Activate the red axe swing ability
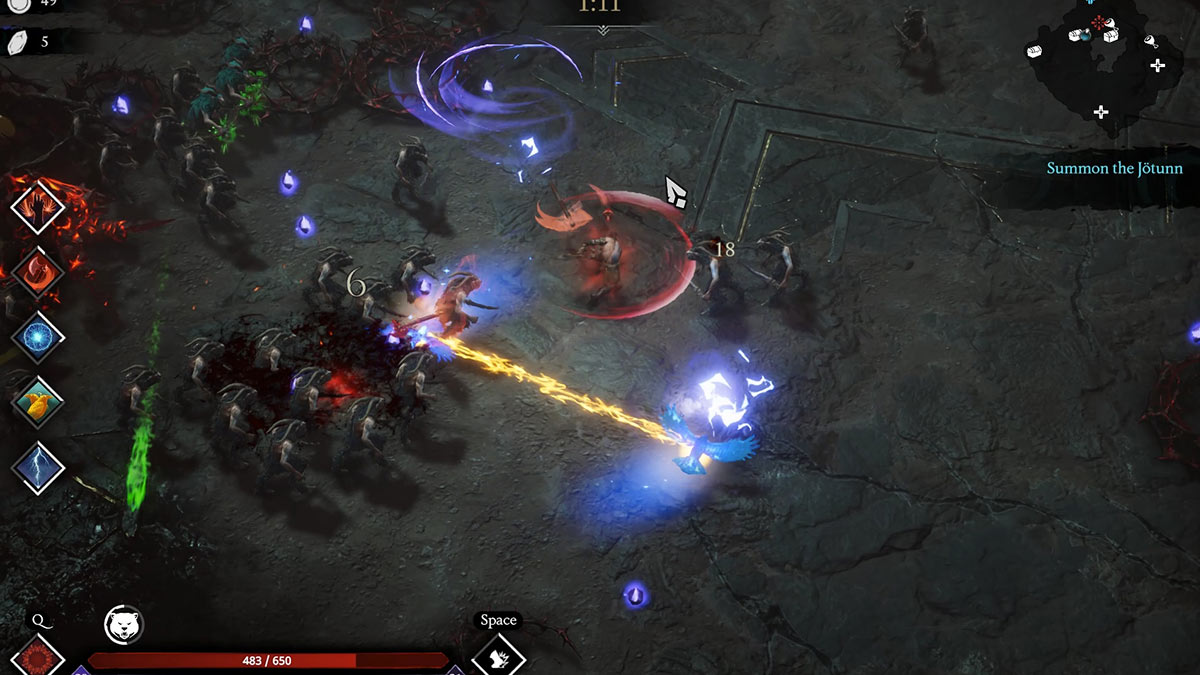This screenshot has height=675, width=1200. 38,272
